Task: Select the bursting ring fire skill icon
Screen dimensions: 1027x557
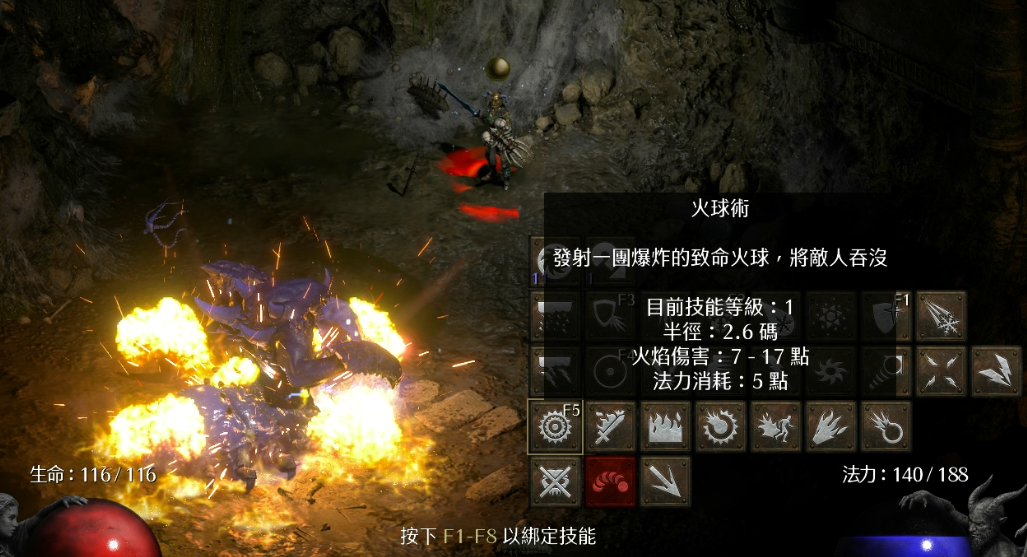Action: pos(886,426)
